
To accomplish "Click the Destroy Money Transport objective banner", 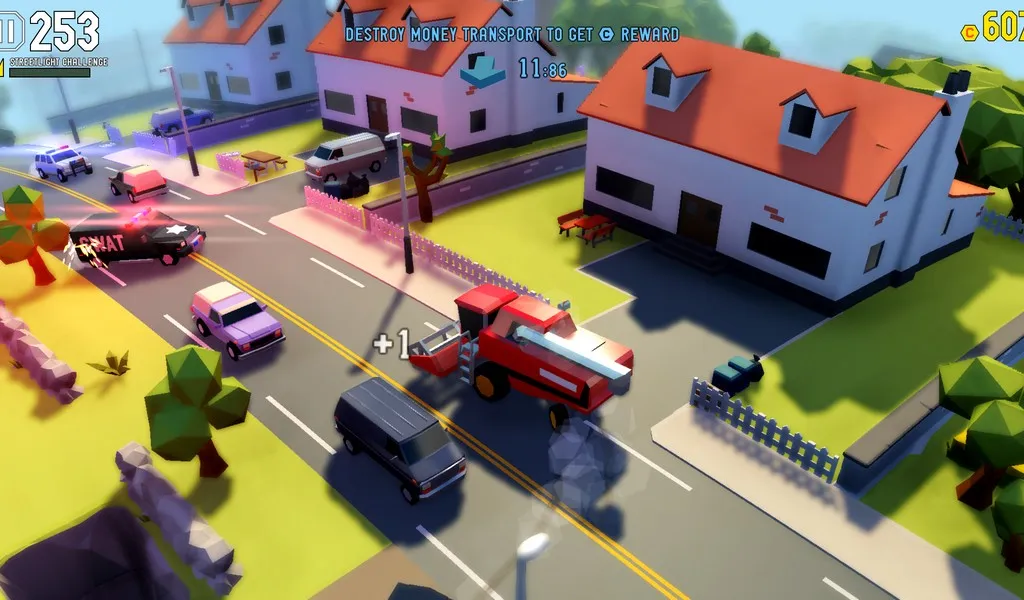I will (x=511, y=34).
